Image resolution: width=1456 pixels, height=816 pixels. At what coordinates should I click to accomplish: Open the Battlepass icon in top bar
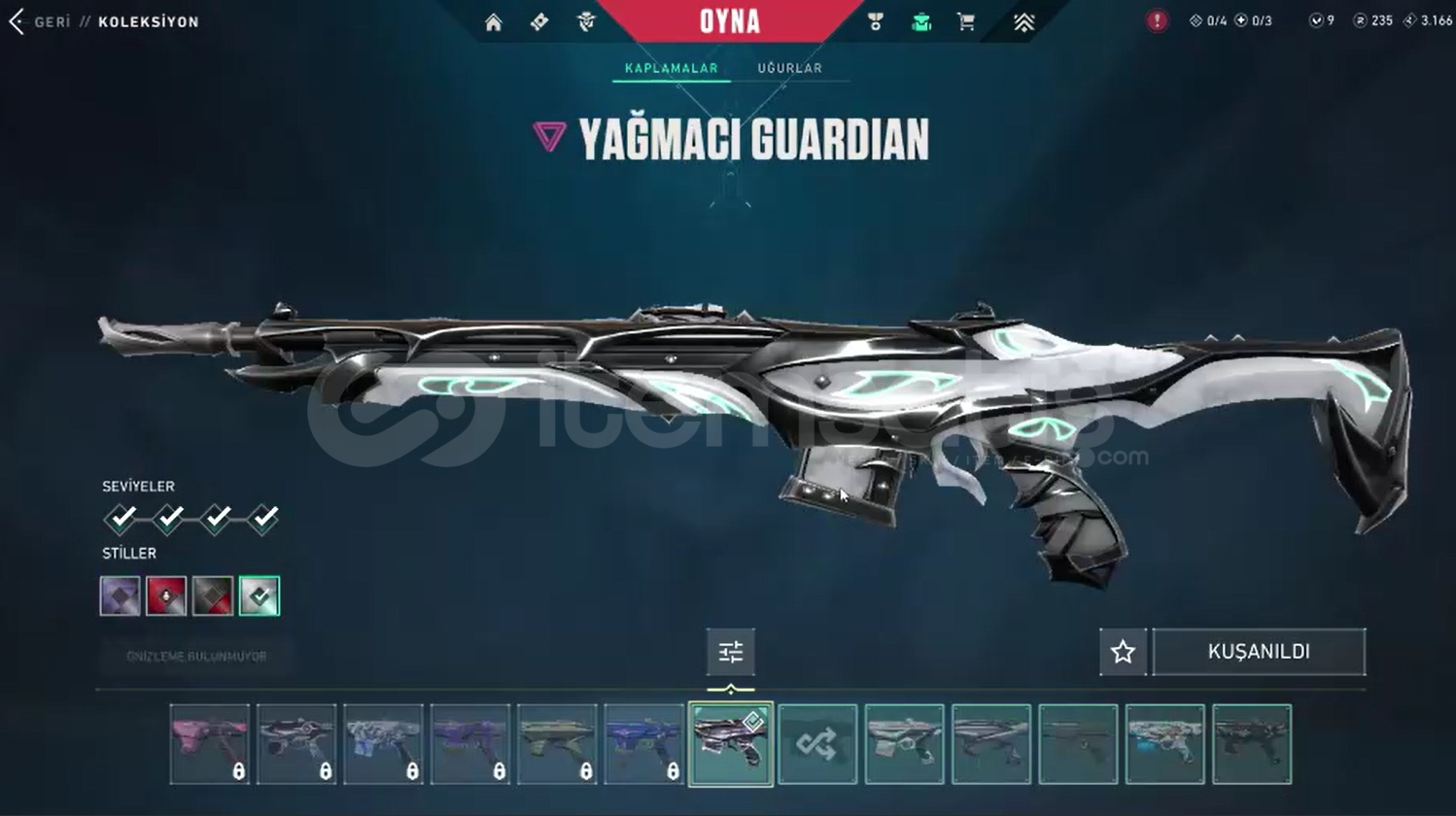click(x=538, y=20)
